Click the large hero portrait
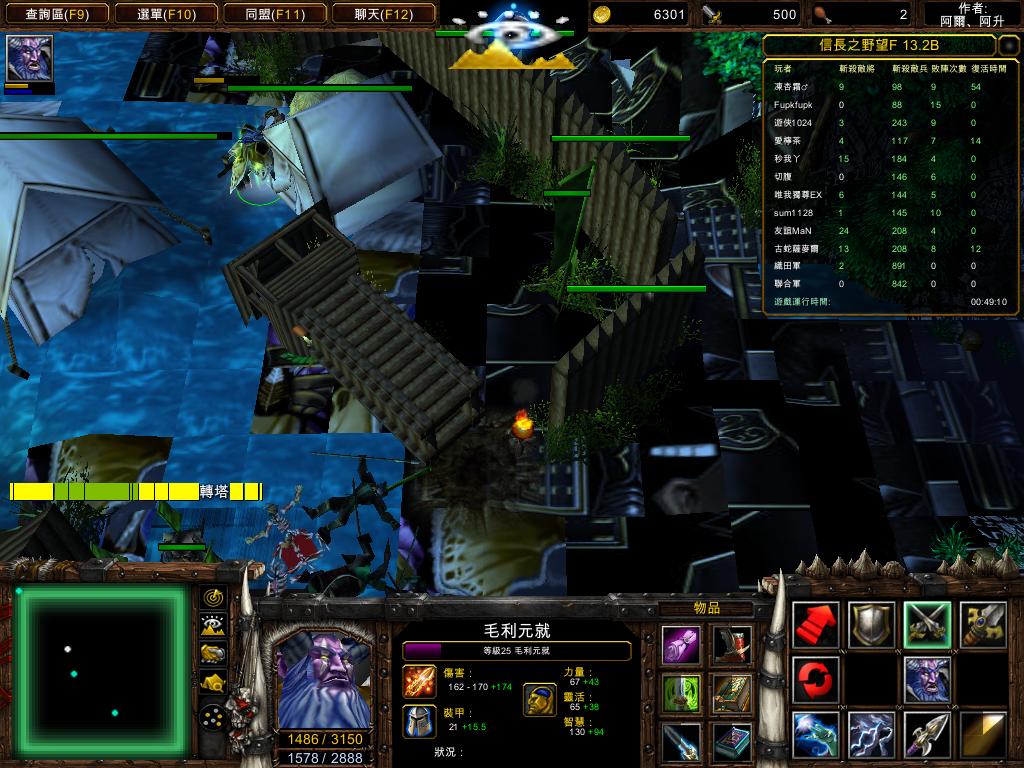Screen dimensions: 1024x768 click(323, 680)
